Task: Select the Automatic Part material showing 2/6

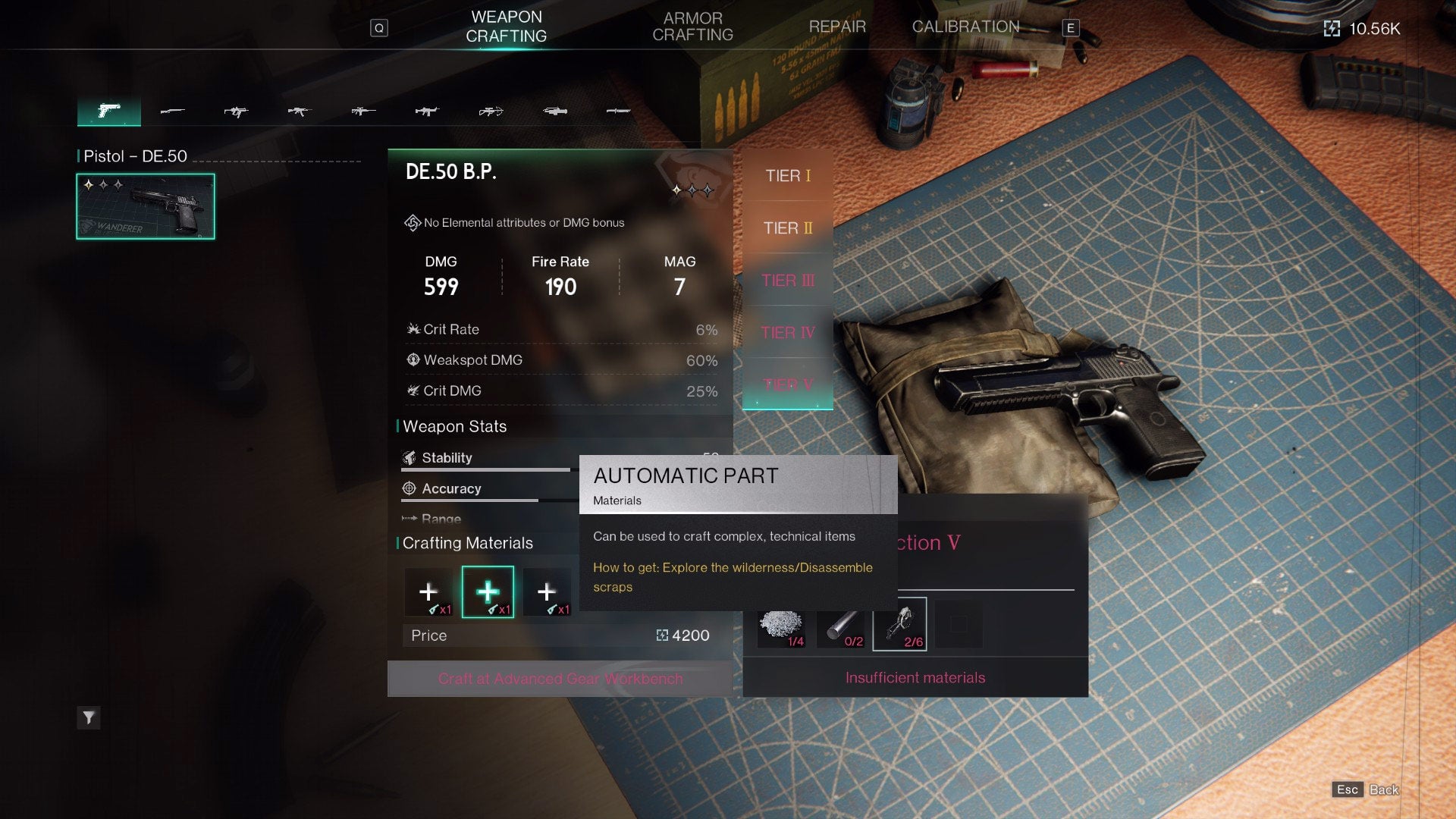Action: (899, 623)
